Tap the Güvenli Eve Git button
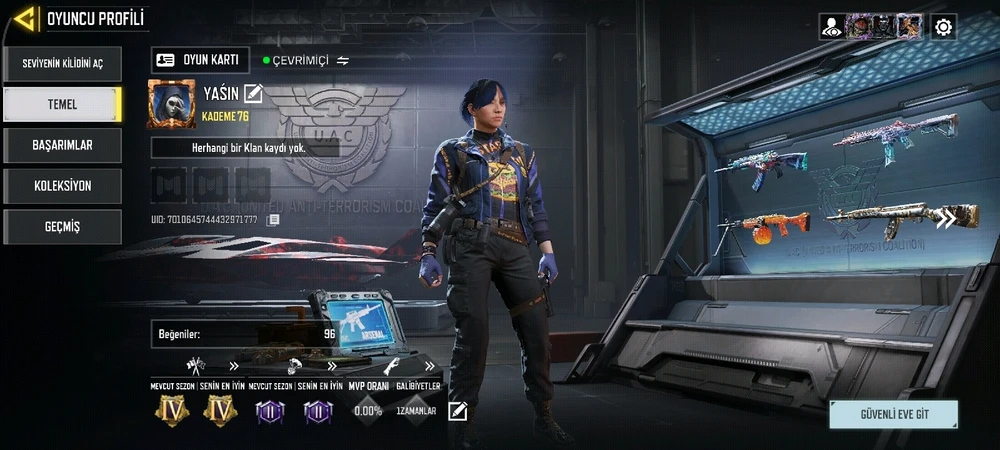This screenshot has width=1000, height=450. [x=893, y=413]
